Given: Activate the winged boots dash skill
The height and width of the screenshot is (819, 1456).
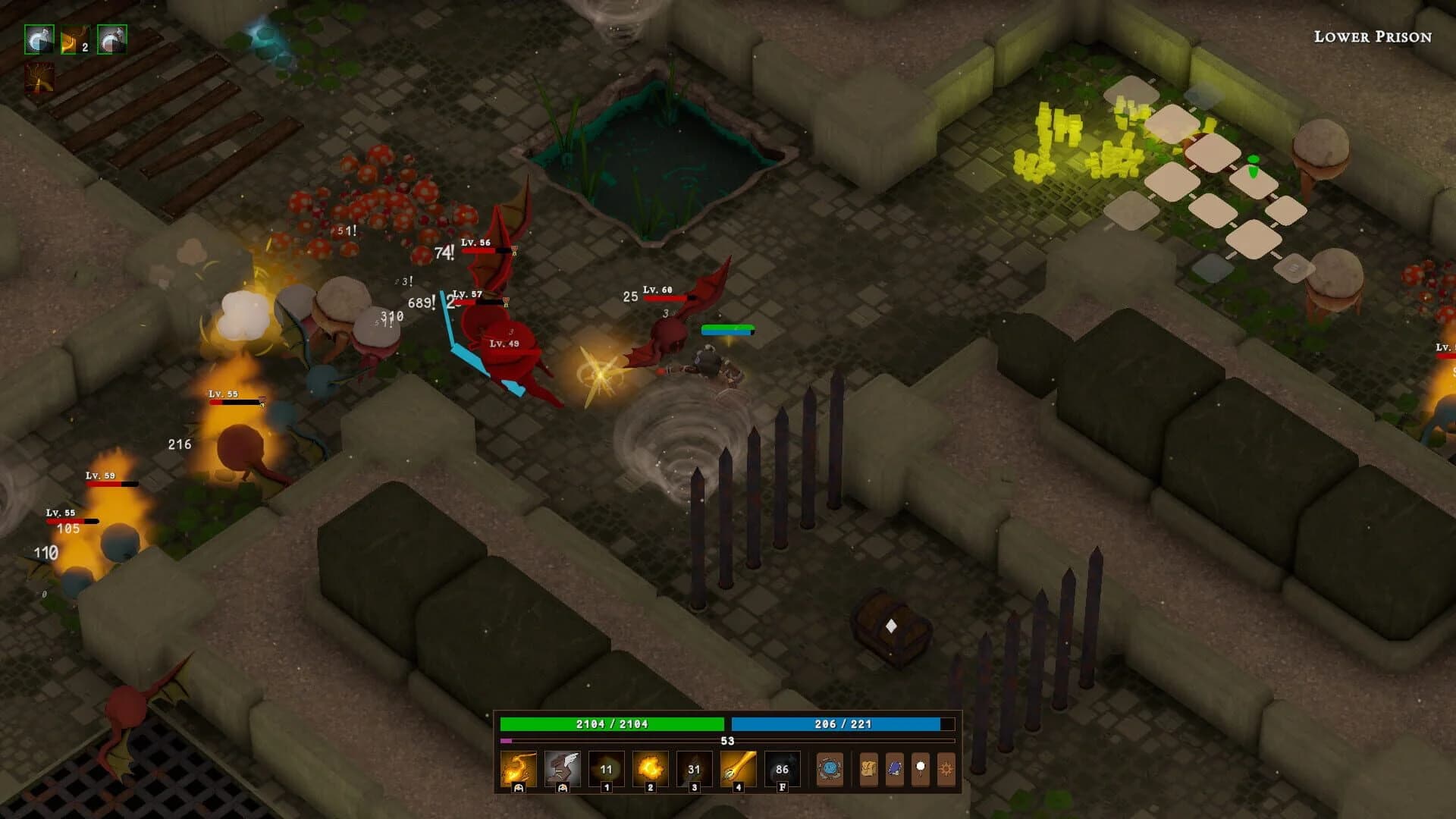Looking at the screenshot, I should [564, 768].
